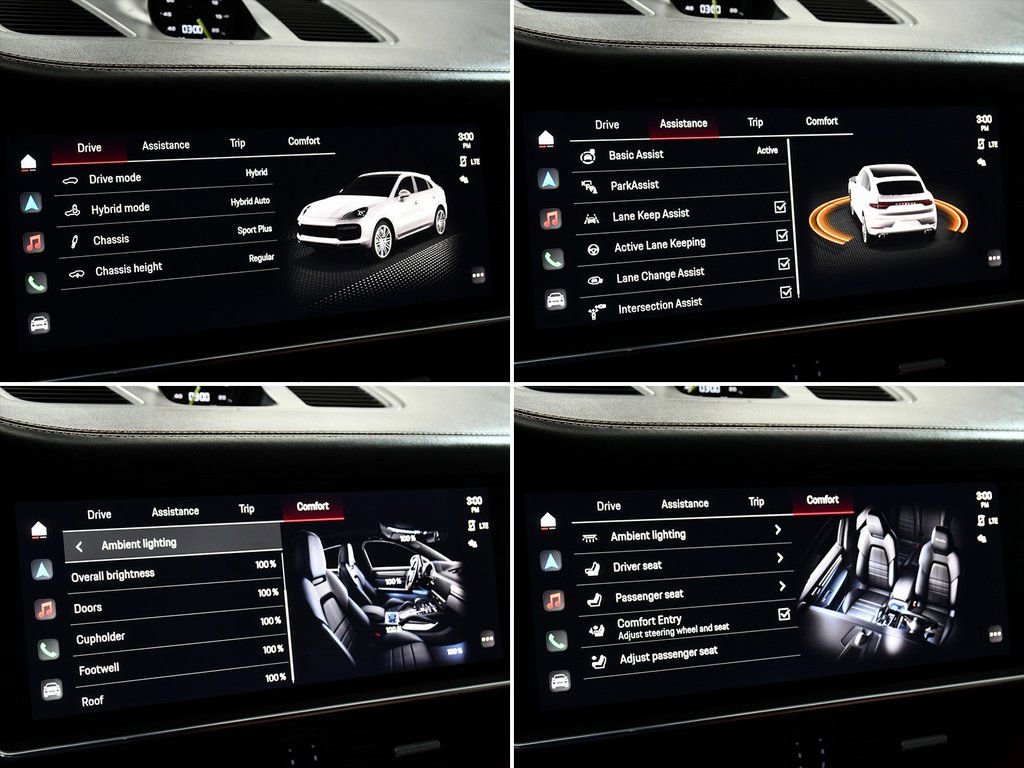Untick the Lane Change Assist checkbox
1024x768 pixels.
(x=784, y=264)
